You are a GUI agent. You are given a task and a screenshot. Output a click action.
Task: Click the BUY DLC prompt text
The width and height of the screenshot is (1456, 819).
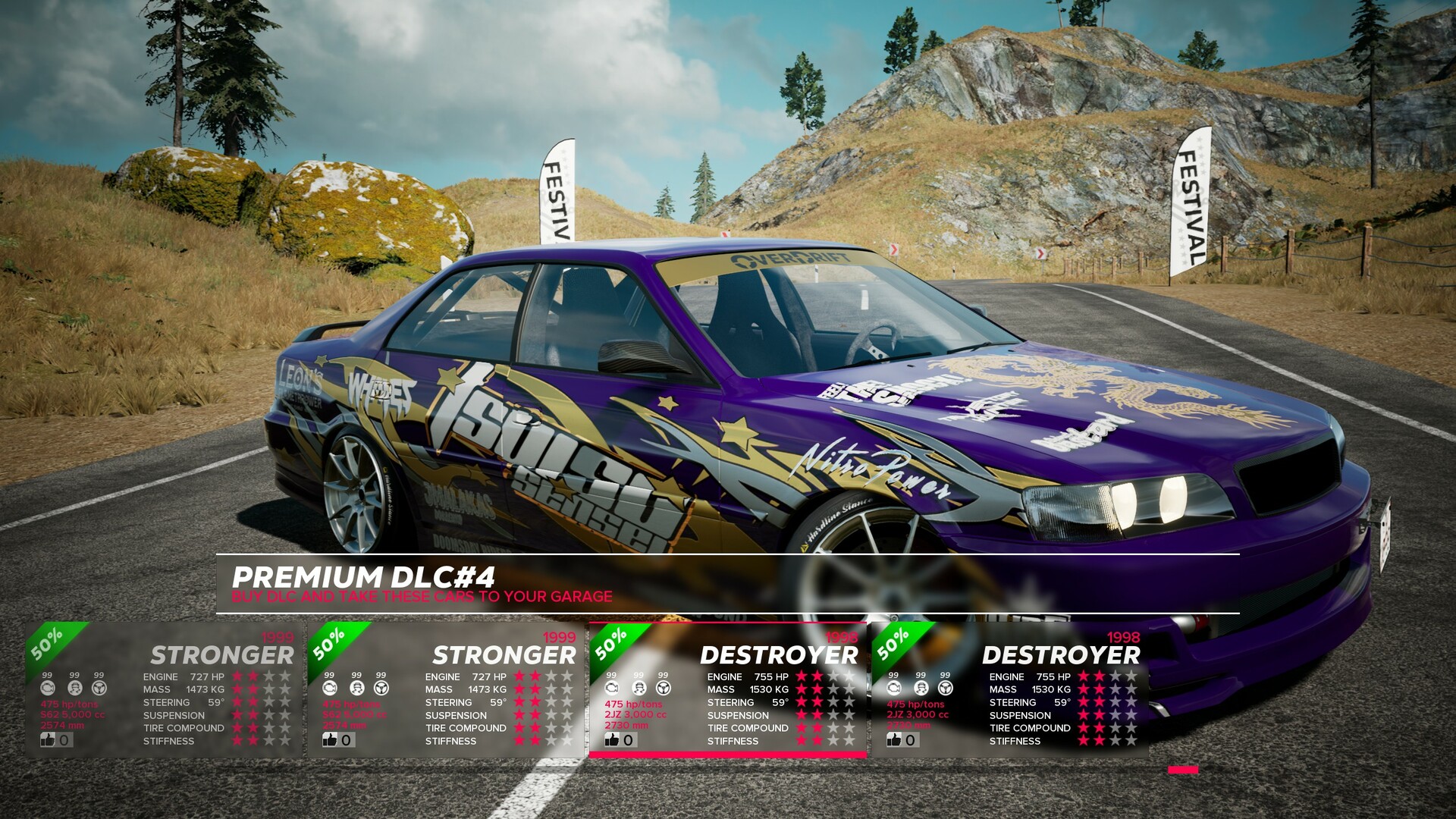coord(422,597)
